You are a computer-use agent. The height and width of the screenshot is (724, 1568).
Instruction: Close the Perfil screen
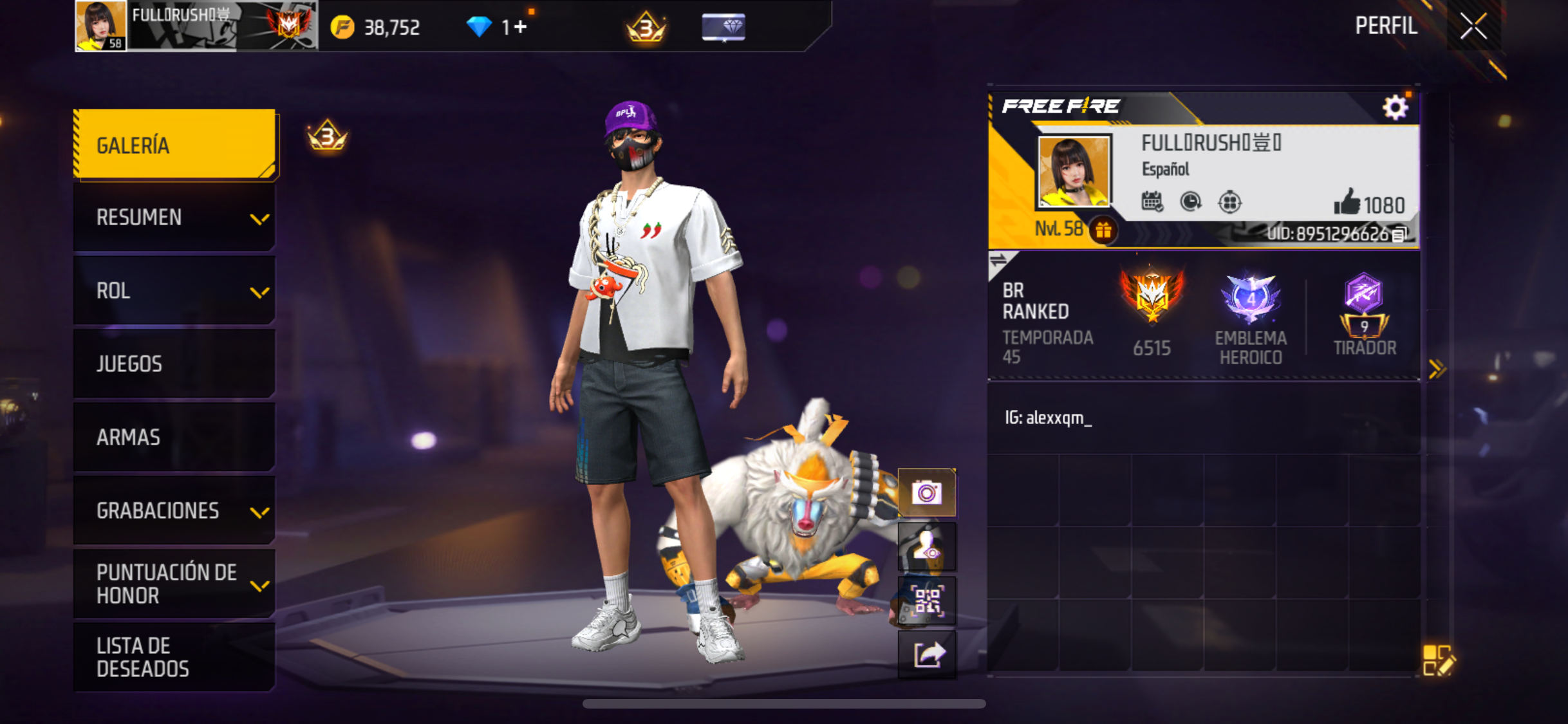tap(1473, 26)
